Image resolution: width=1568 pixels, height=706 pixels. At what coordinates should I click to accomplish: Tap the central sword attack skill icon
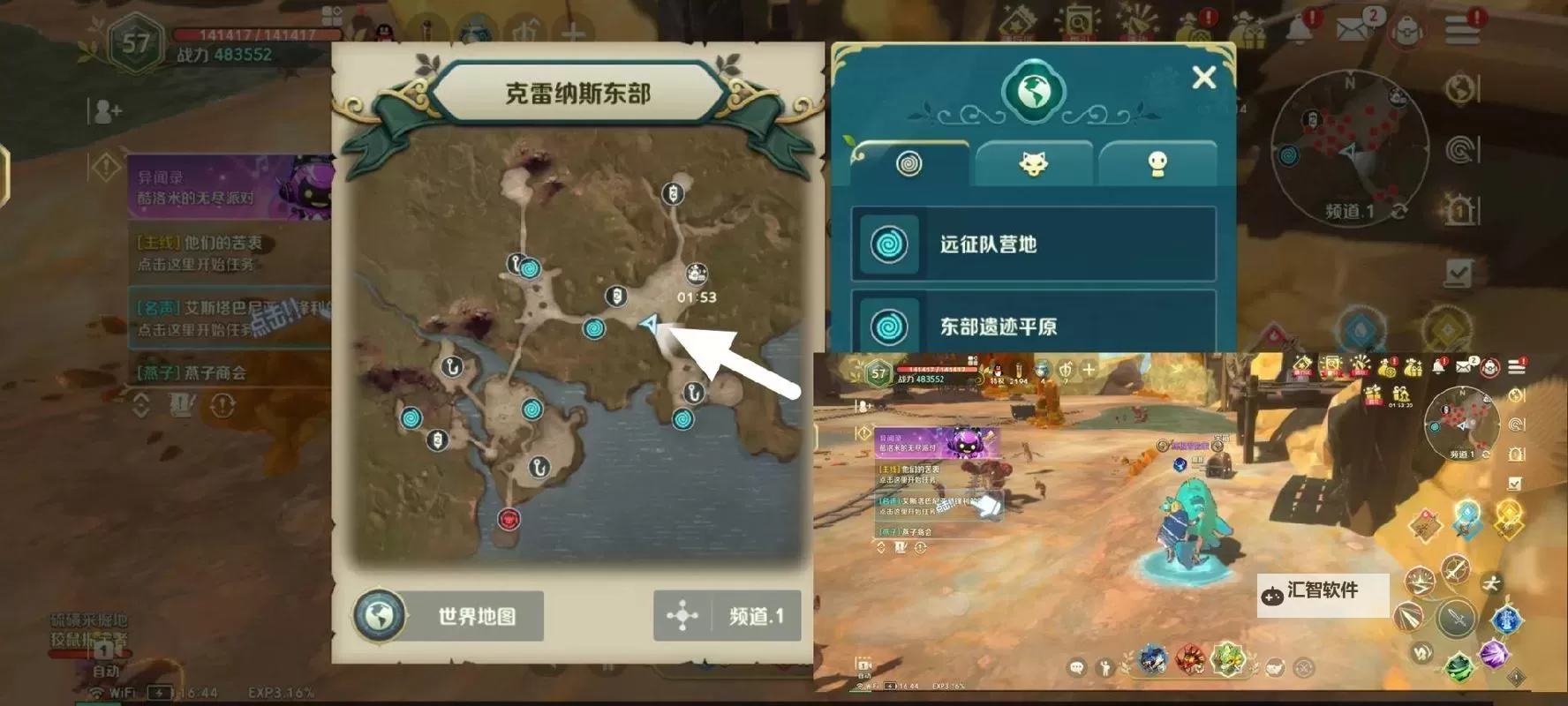(x=1454, y=620)
